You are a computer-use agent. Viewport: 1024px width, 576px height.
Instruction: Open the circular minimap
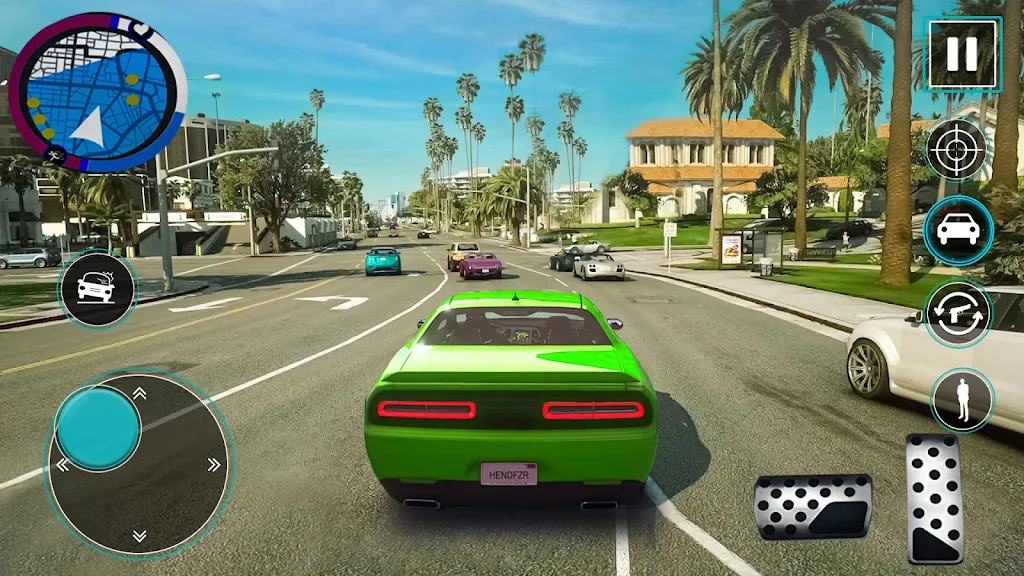(97, 92)
